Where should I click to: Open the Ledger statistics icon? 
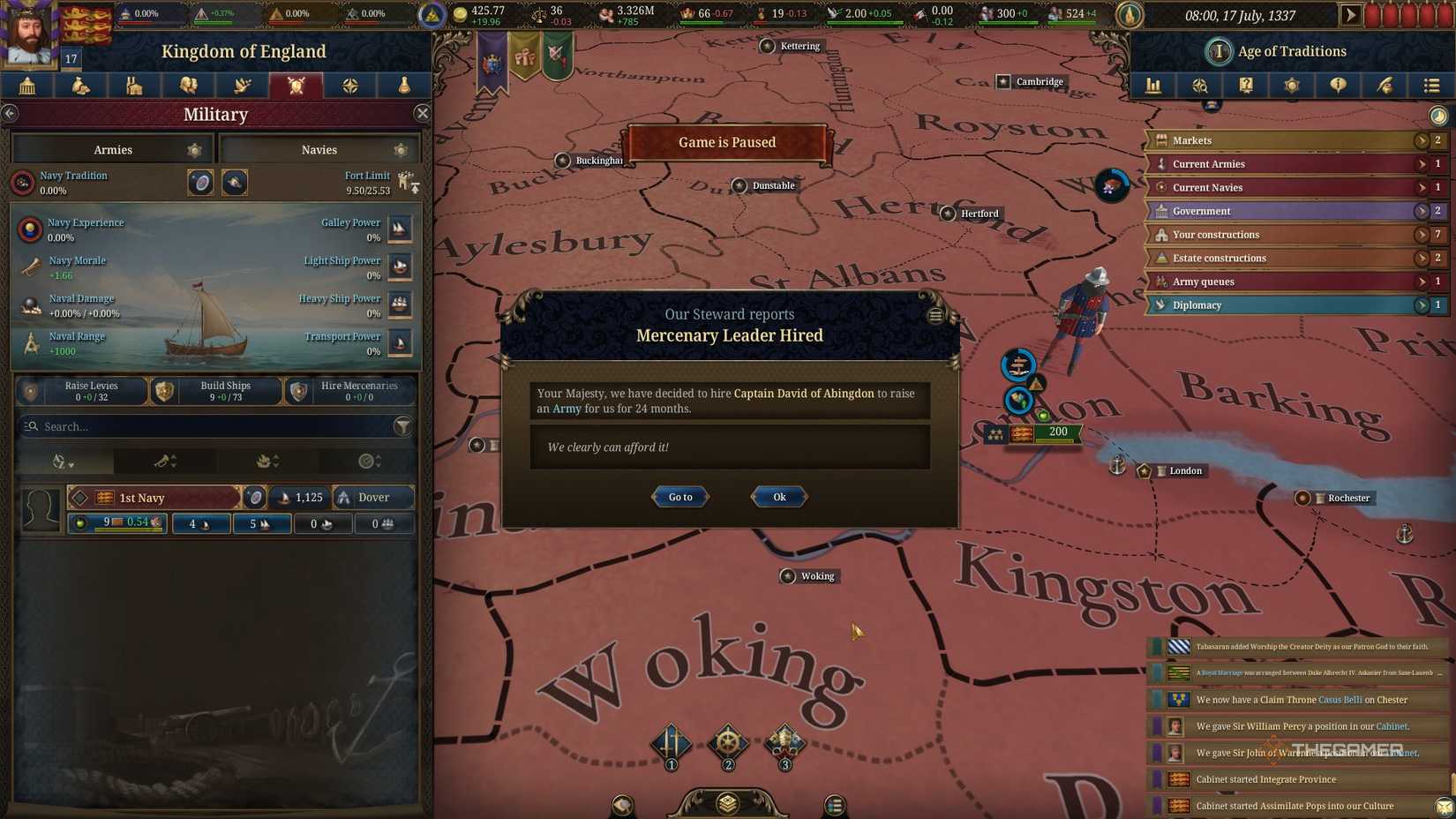click(x=1153, y=86)
